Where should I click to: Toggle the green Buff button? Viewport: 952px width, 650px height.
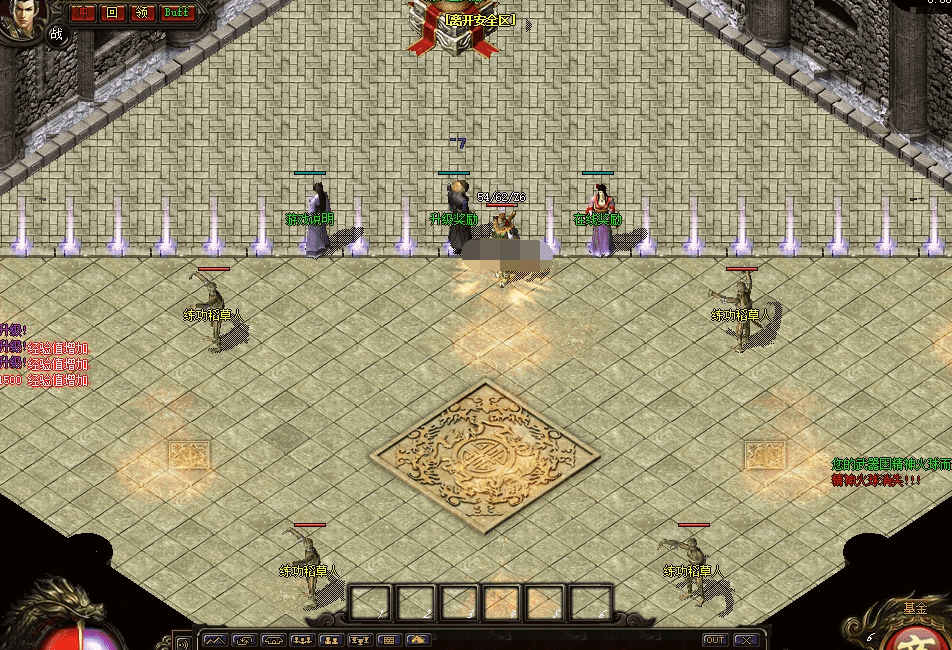[x=176, y=13]
